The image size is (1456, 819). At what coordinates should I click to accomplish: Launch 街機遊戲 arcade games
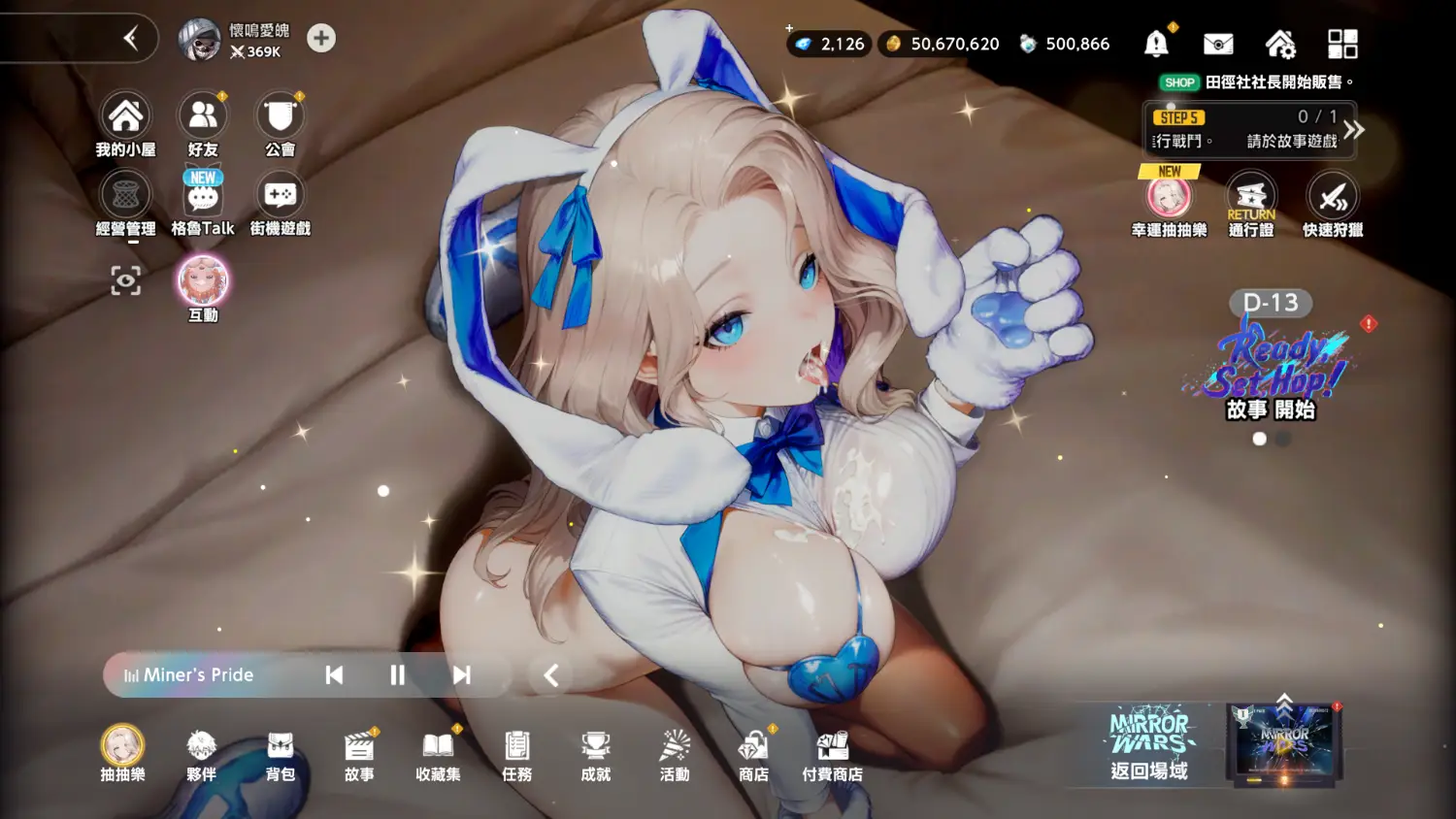[x=280, y=199]
